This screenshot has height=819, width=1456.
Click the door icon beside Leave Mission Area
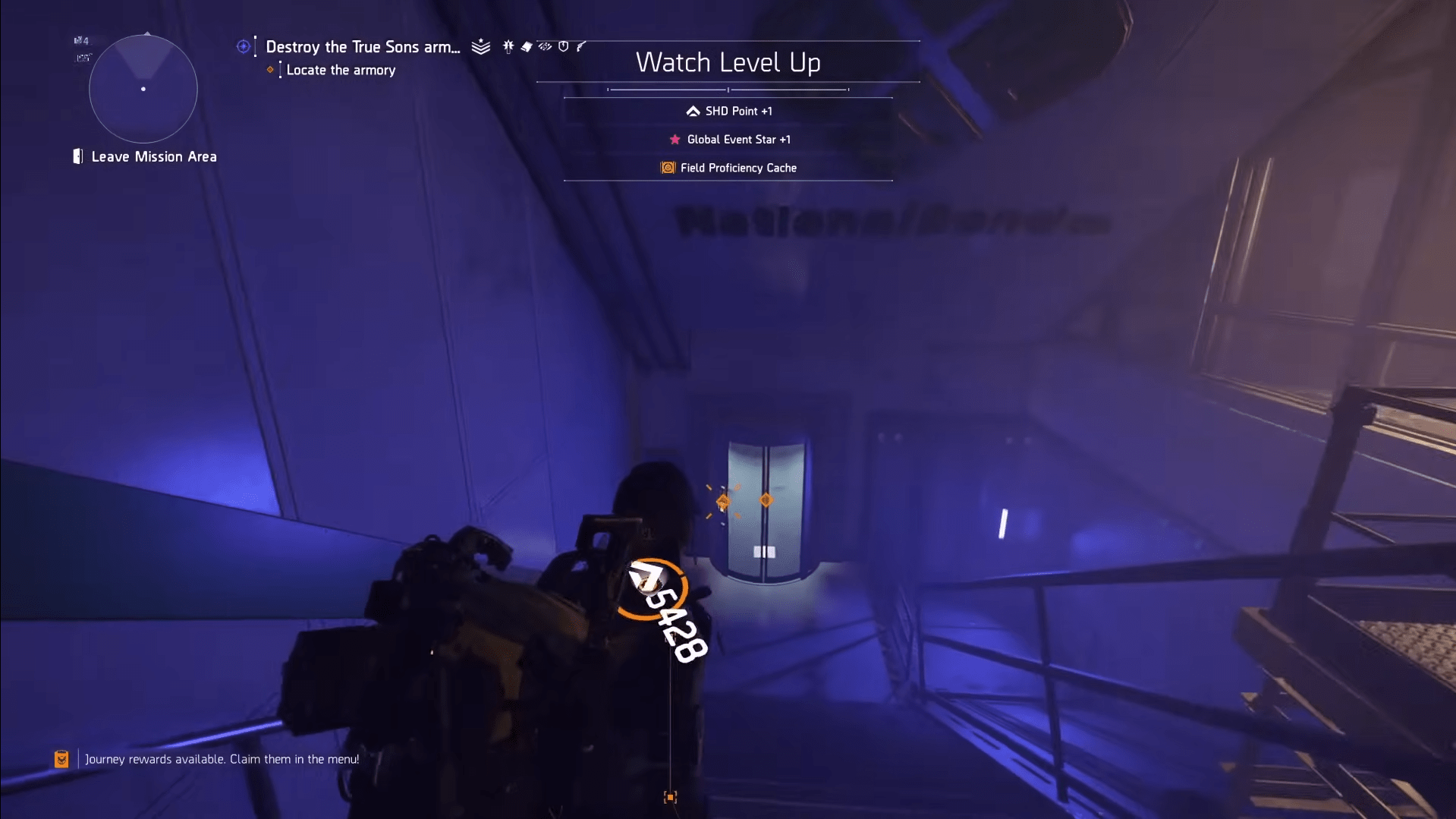tap(77, 156)
